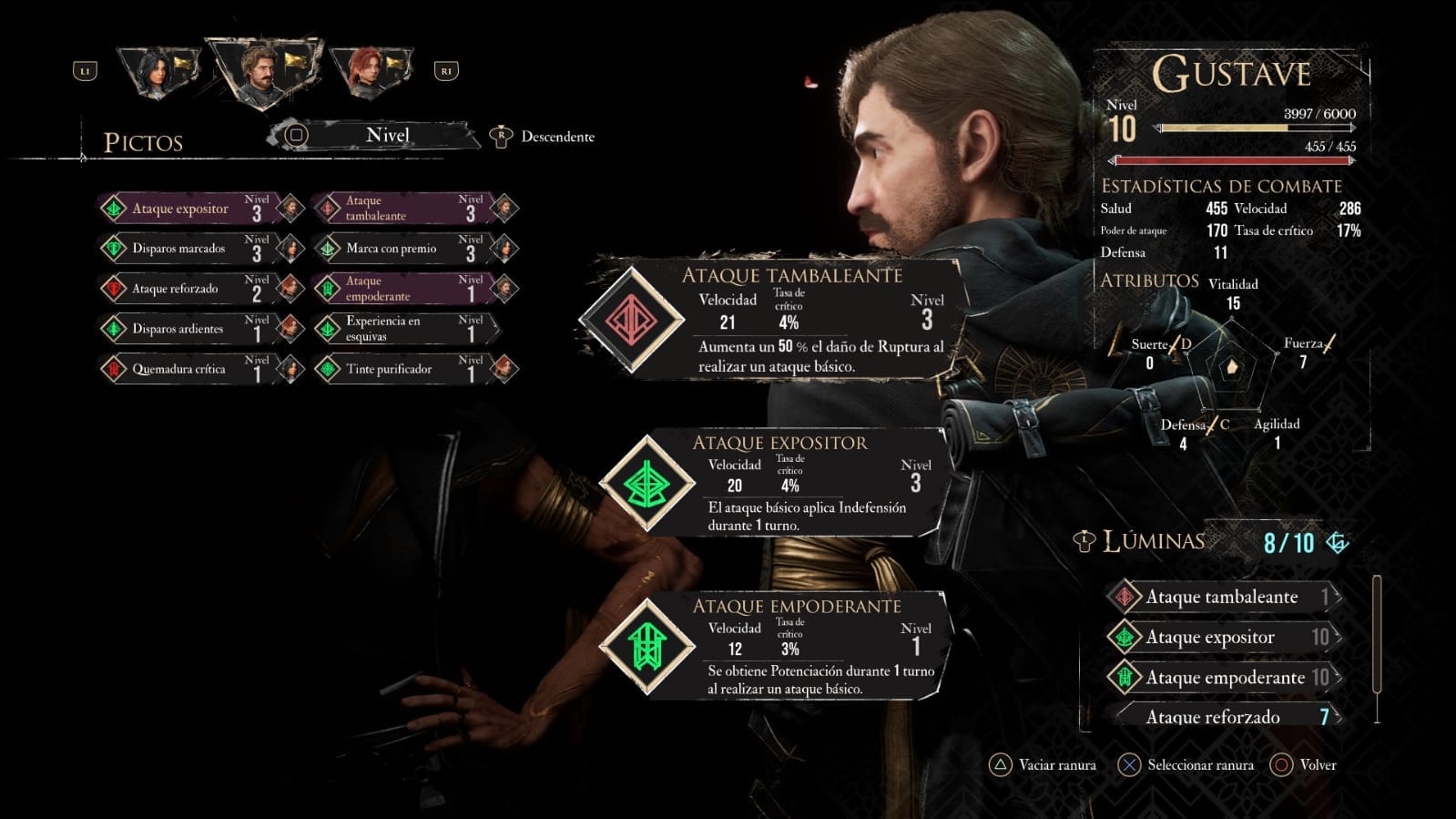
Task: Click Ataque reforzado in the Lúminas list
Action: point(1221,716)
